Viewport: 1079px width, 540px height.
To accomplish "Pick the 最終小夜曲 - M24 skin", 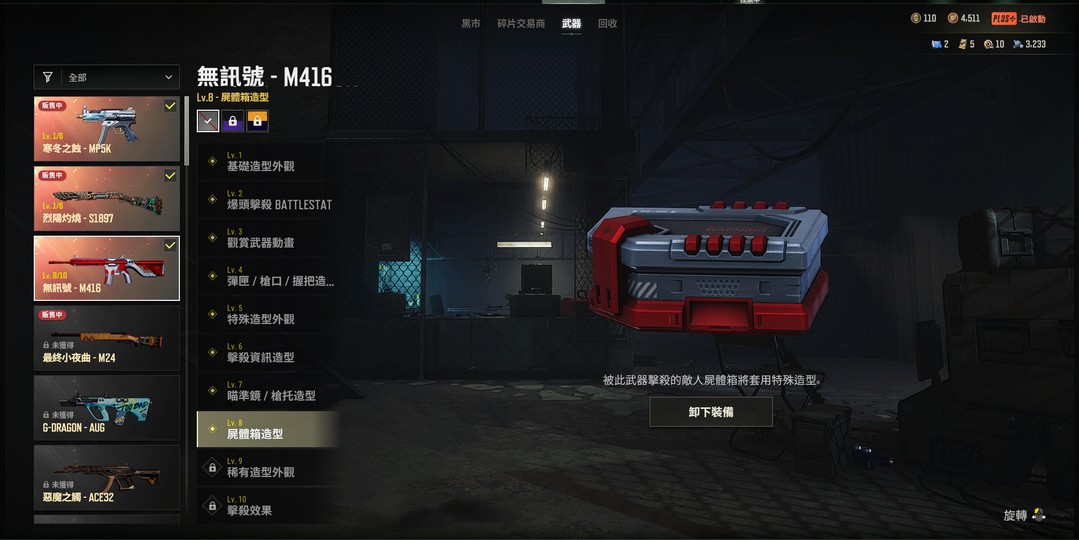I will click(107, 338).
